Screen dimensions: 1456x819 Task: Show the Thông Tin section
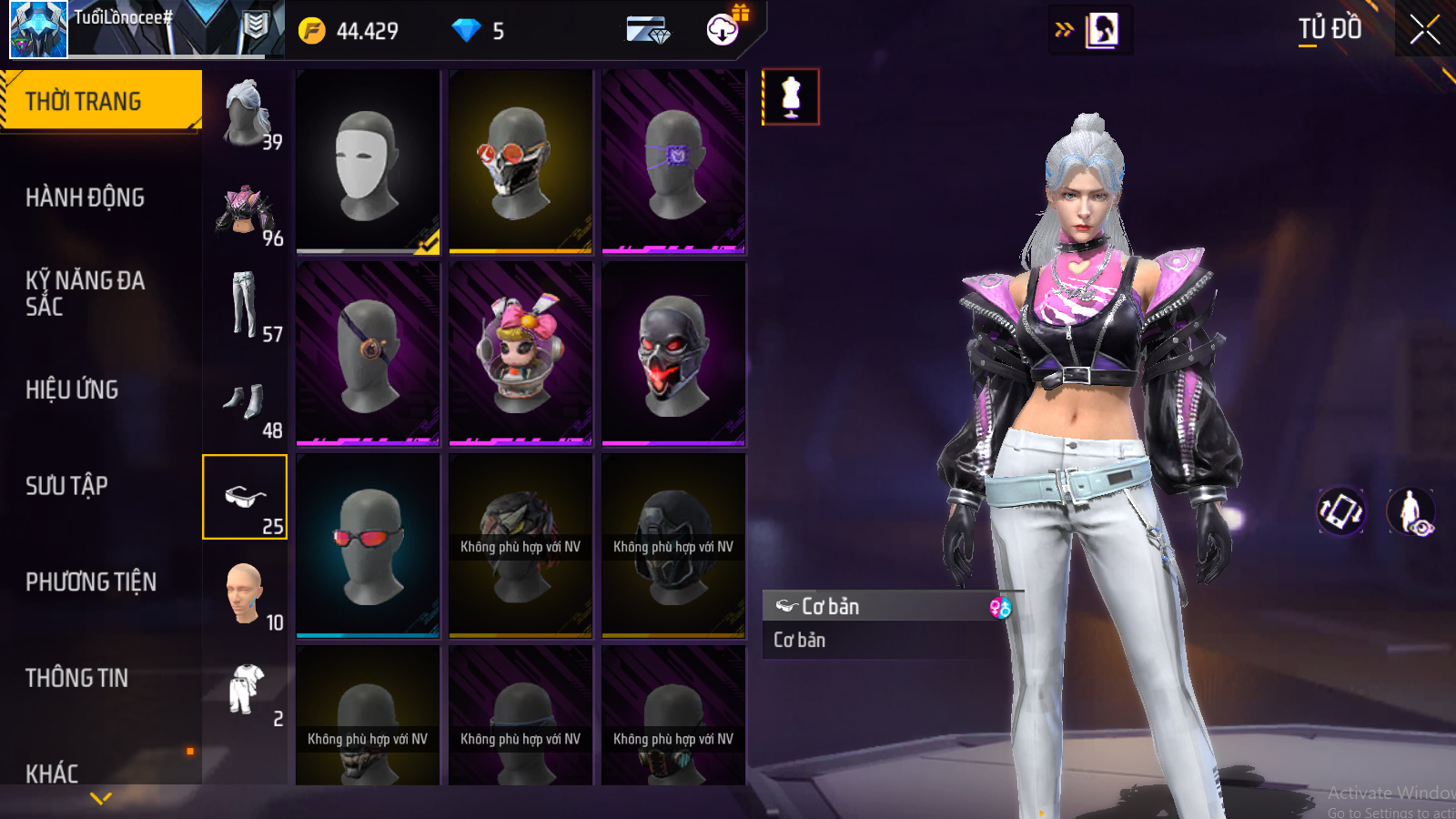(76, 678)
